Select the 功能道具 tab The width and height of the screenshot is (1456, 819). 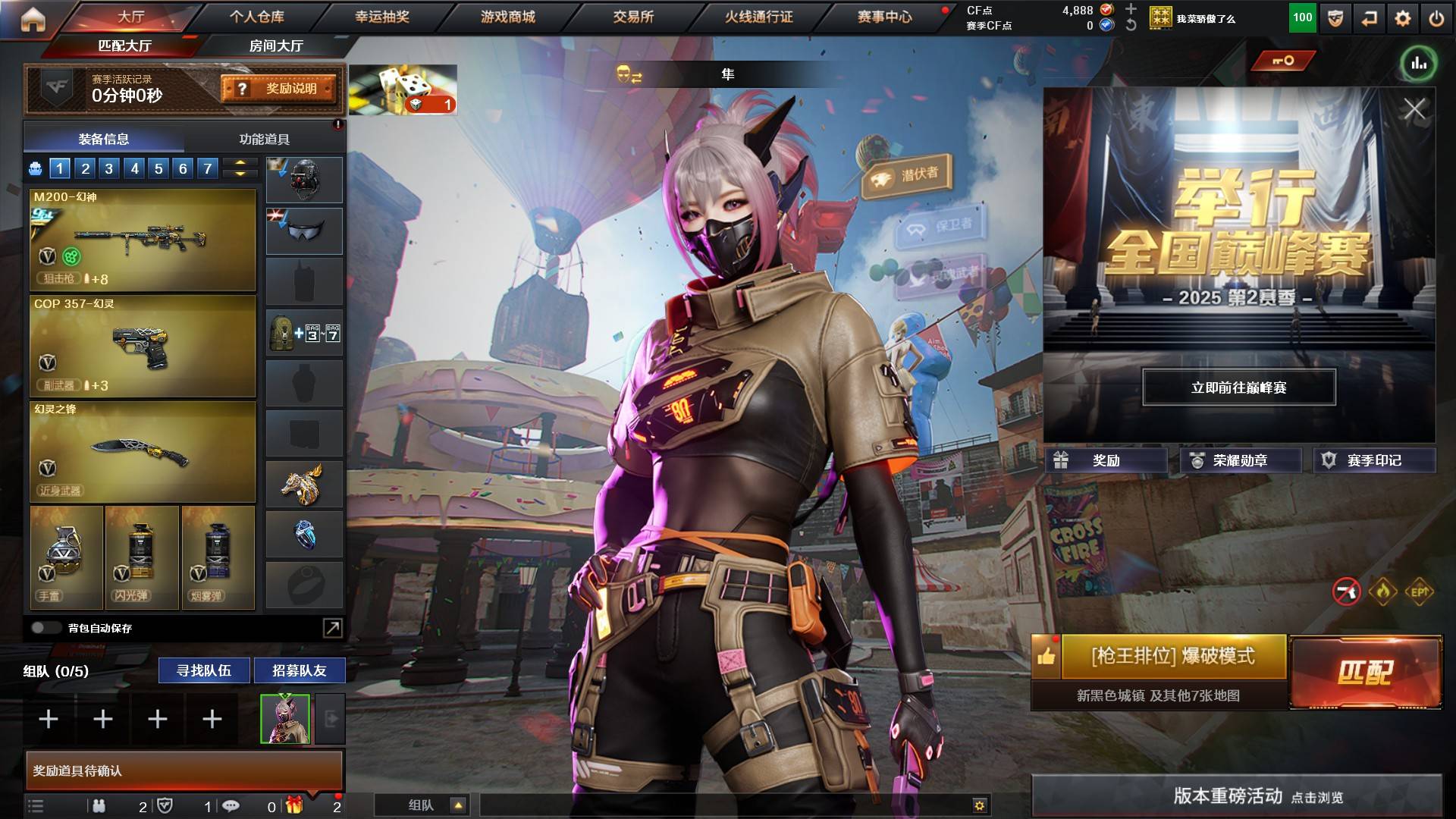tap(264, 140)
